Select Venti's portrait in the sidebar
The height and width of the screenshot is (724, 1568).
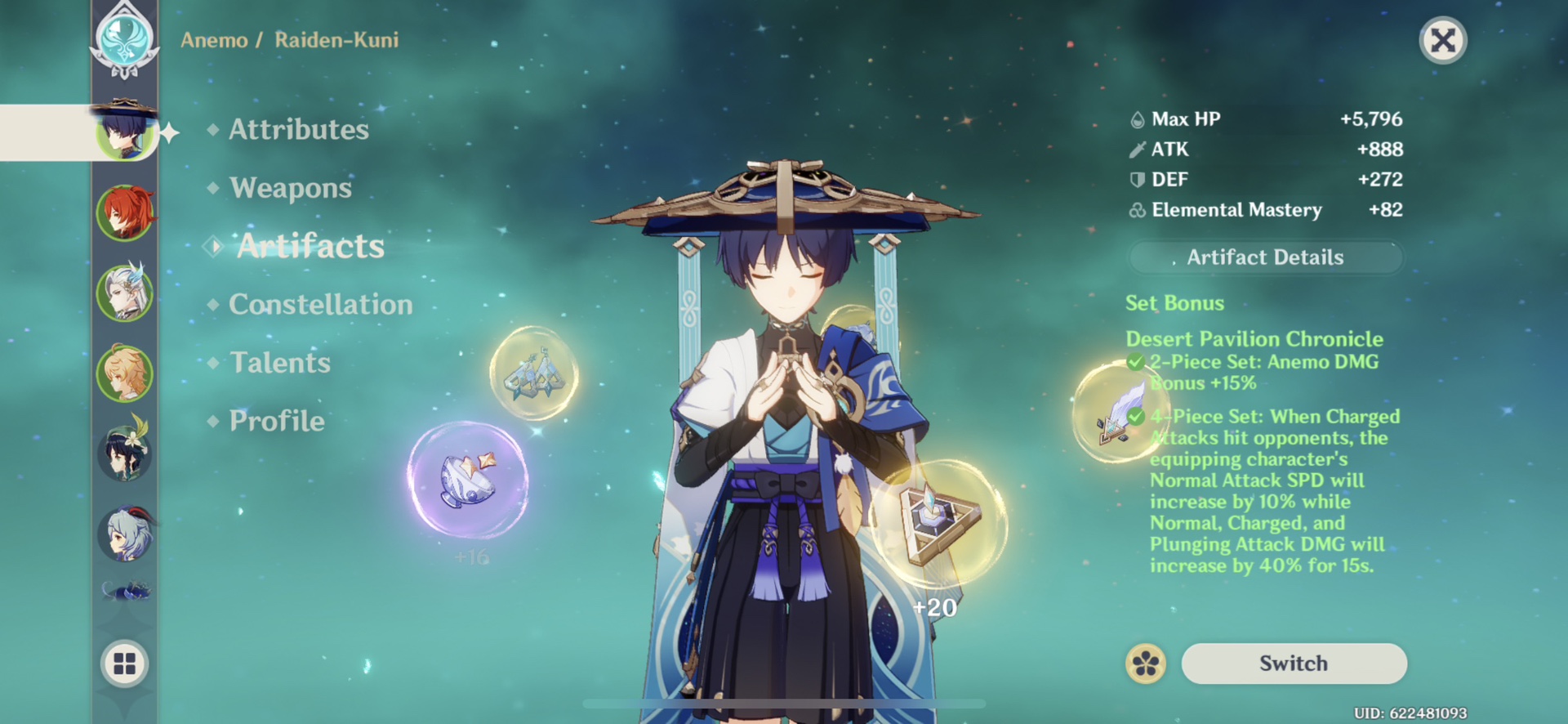click(124, 455)
